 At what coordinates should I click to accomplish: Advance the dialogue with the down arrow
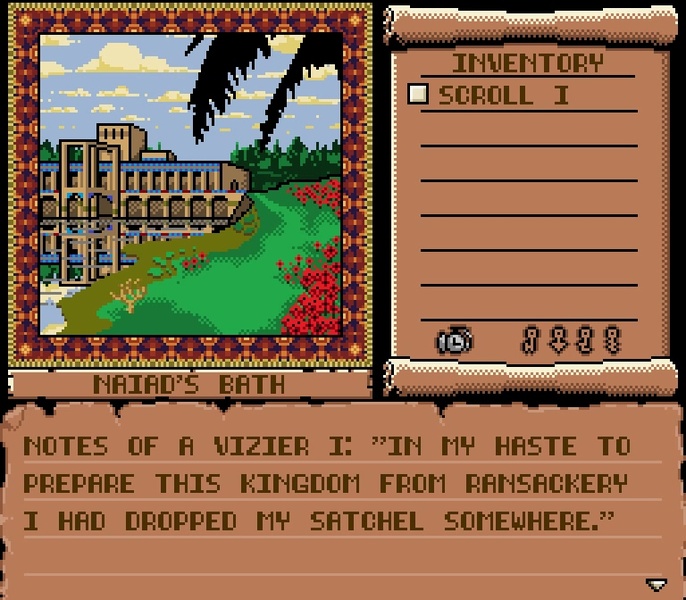pos(656,584)
